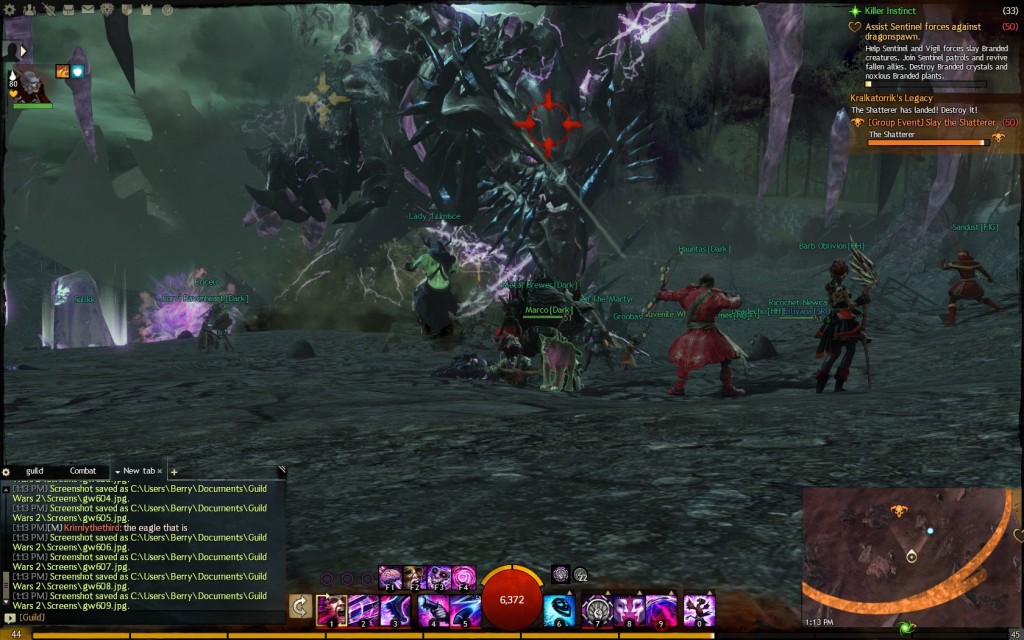Switch to the guild chat tab
The image size is (1024, 640).
coord(35,470)
